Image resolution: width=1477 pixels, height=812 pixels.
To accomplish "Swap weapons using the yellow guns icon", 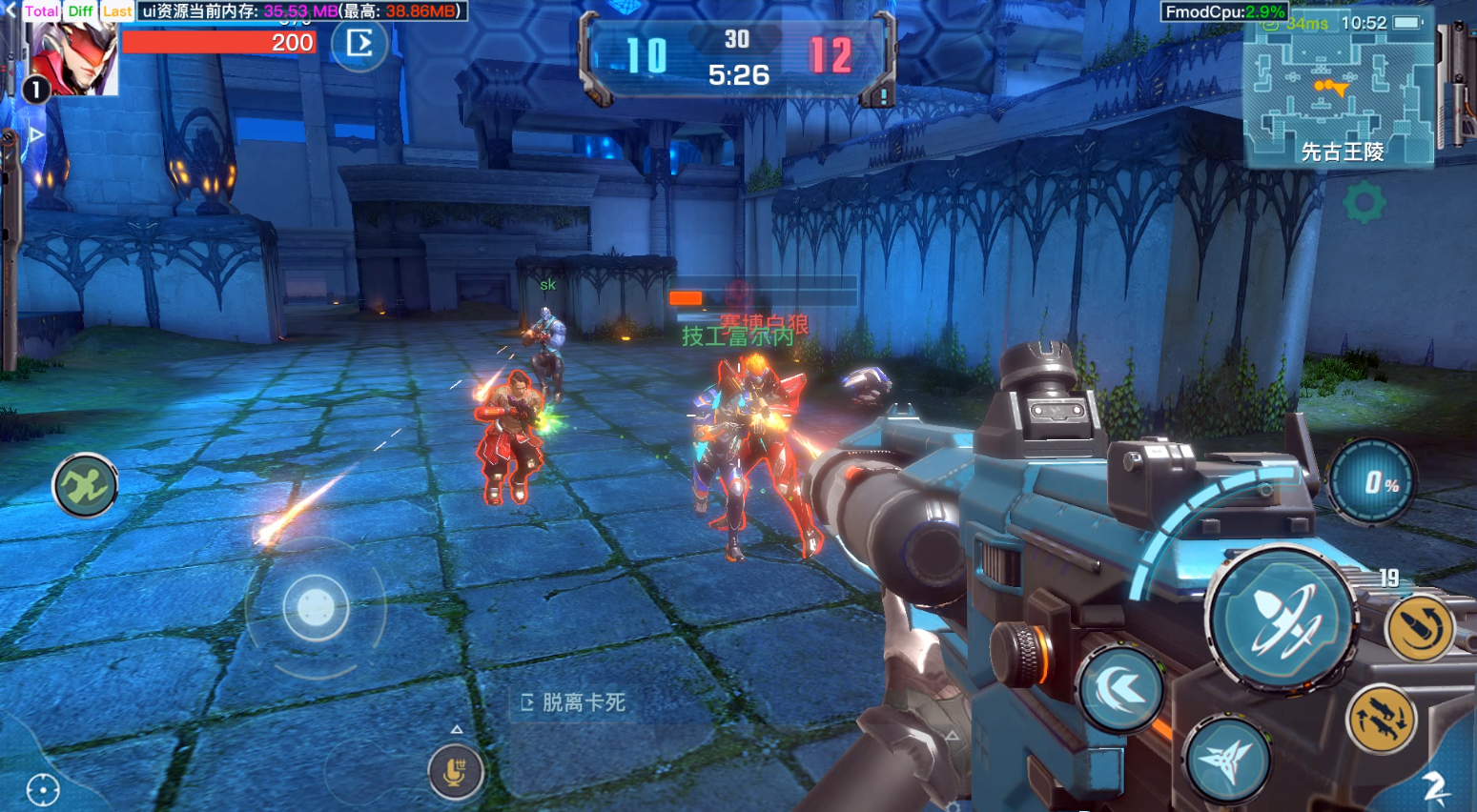I will (1382, 720).
